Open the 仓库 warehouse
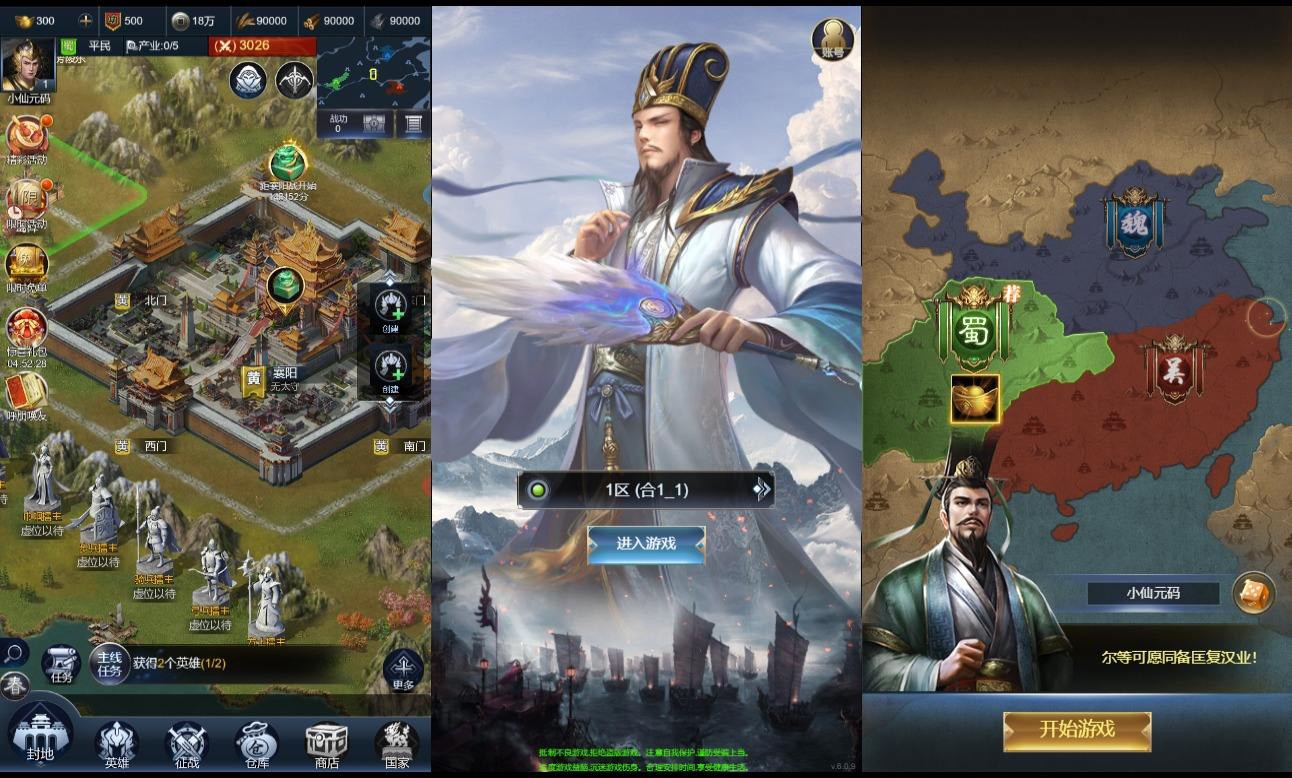 [257, 745]
